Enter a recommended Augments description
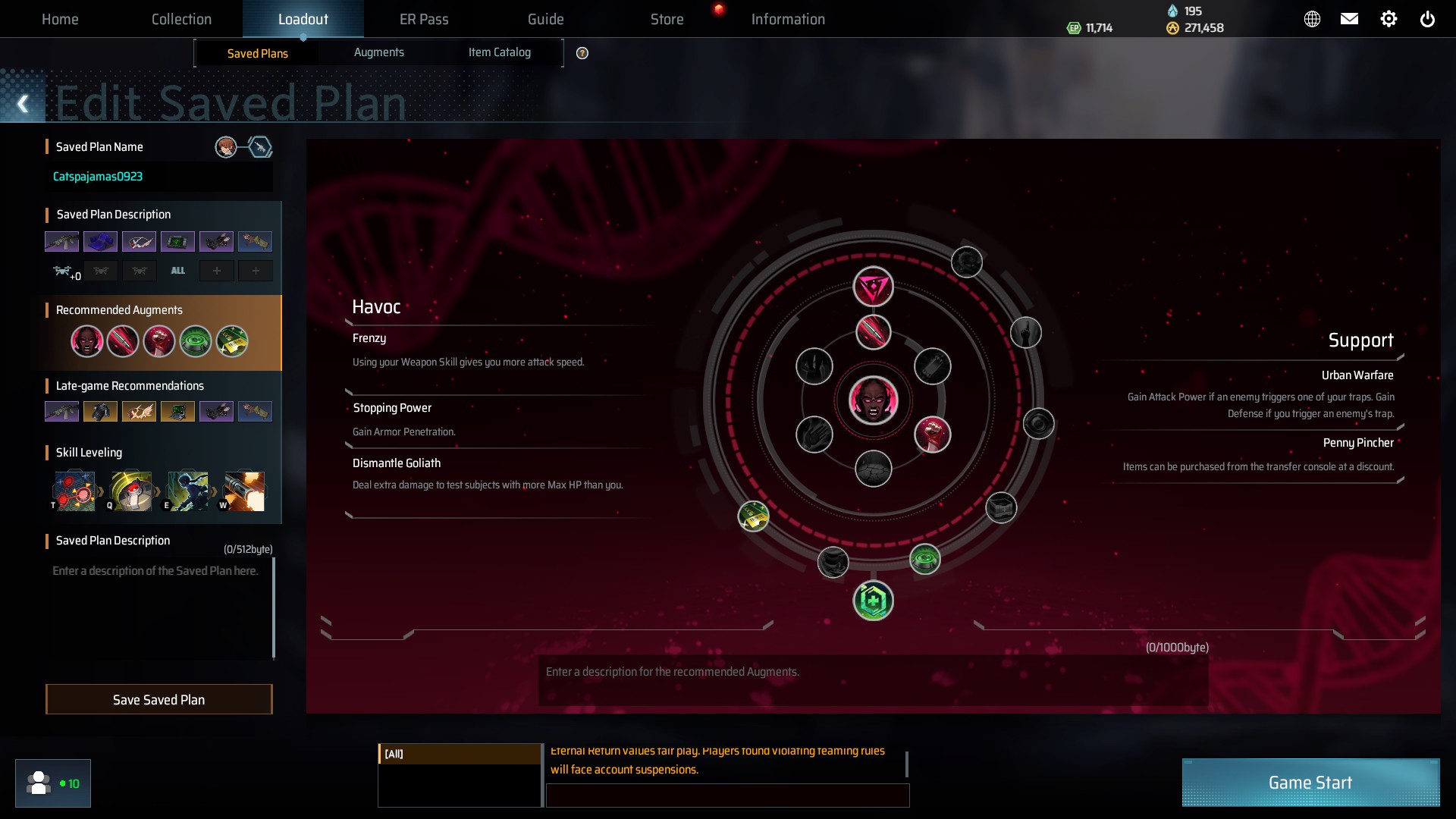 pyautogui.click(x=872, y=680)
